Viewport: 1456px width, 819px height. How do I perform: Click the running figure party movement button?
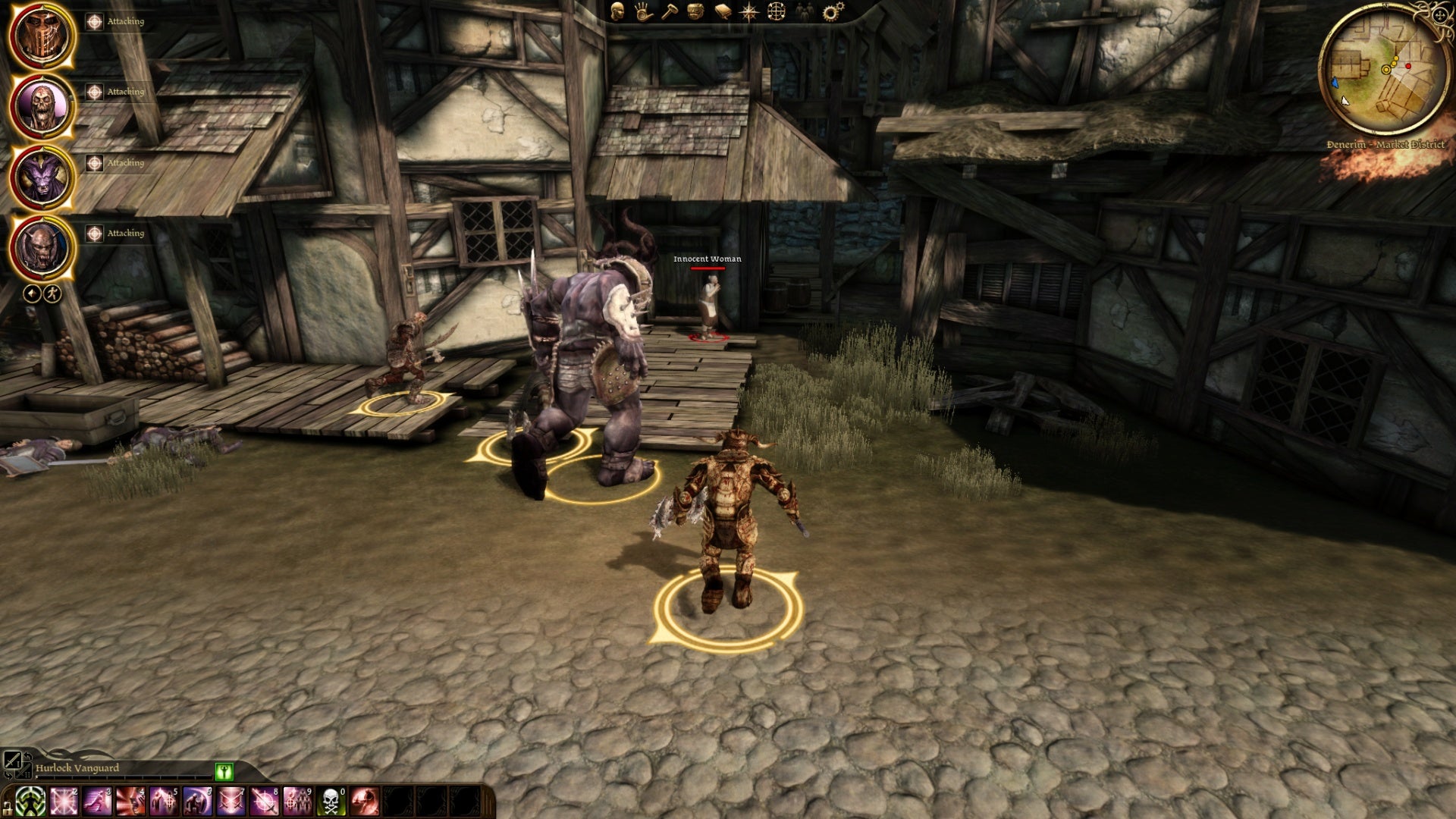(x=52, y=293)
